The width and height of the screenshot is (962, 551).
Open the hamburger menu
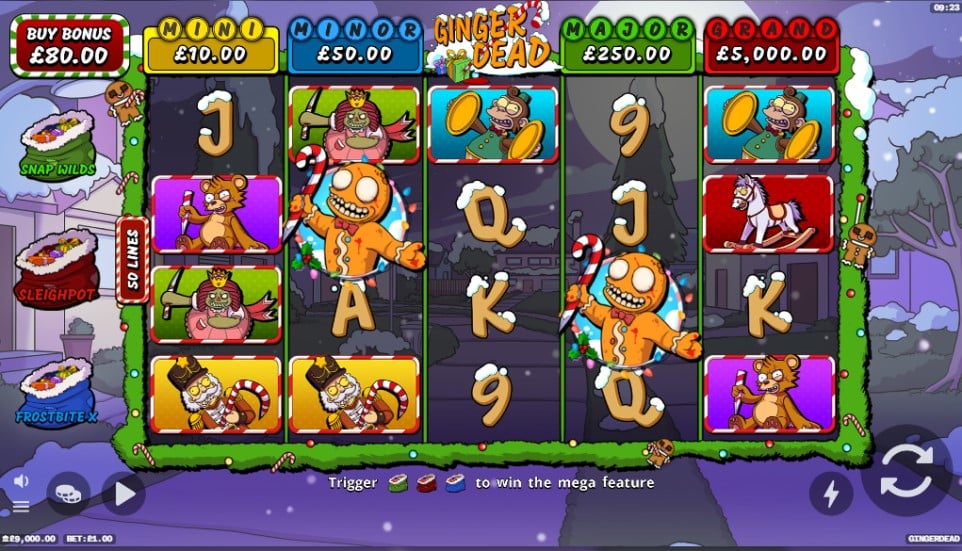coord(21,506)
